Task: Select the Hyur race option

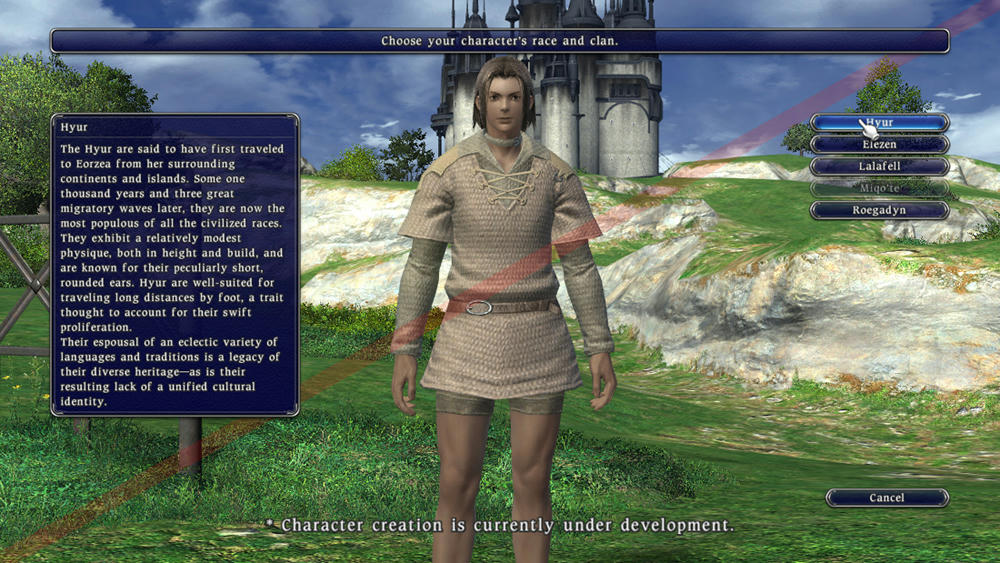Action: pyautogui.click(x=879, y=123)
